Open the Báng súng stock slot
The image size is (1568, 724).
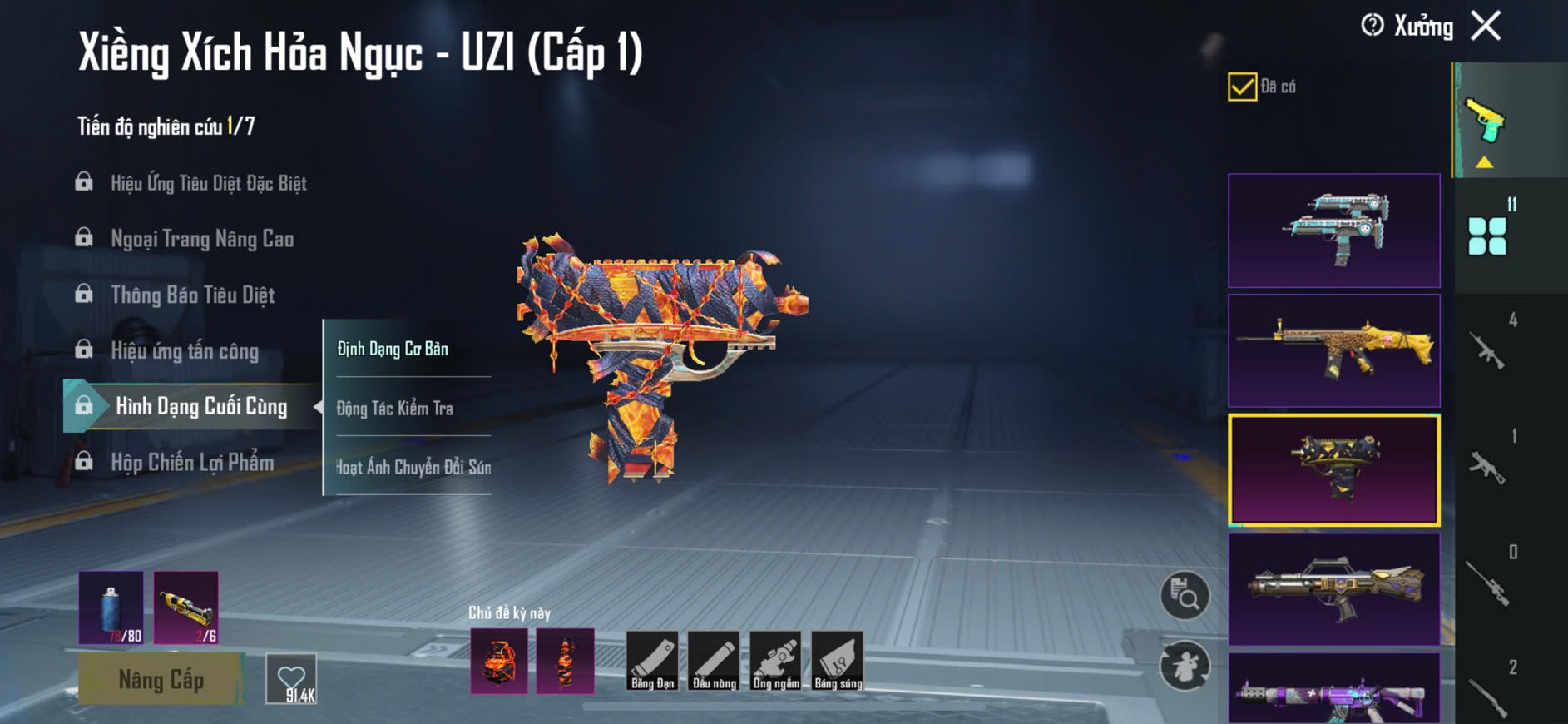[838, 661]
